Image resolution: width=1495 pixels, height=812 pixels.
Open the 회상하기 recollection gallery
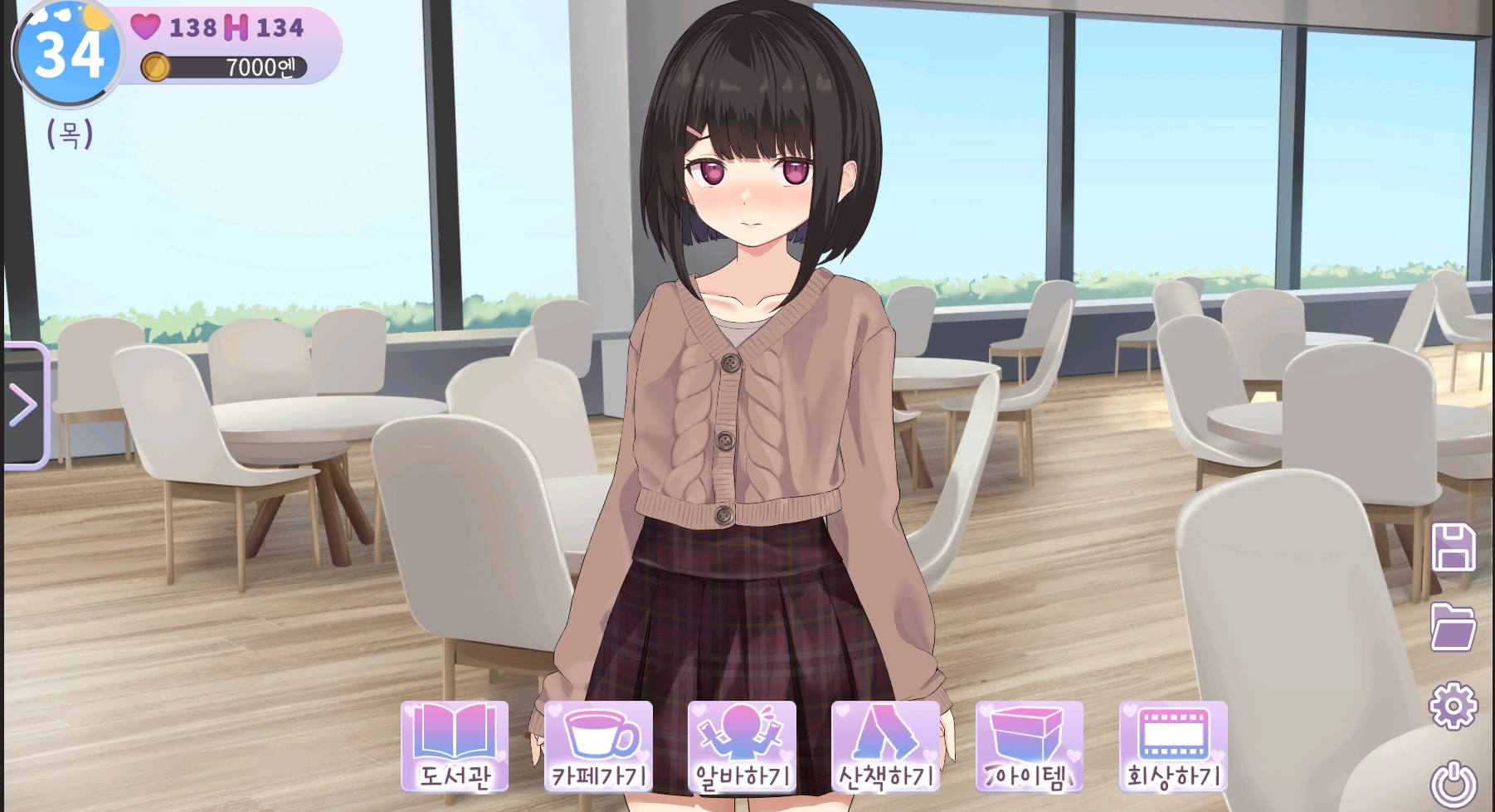click(1172, 746)
